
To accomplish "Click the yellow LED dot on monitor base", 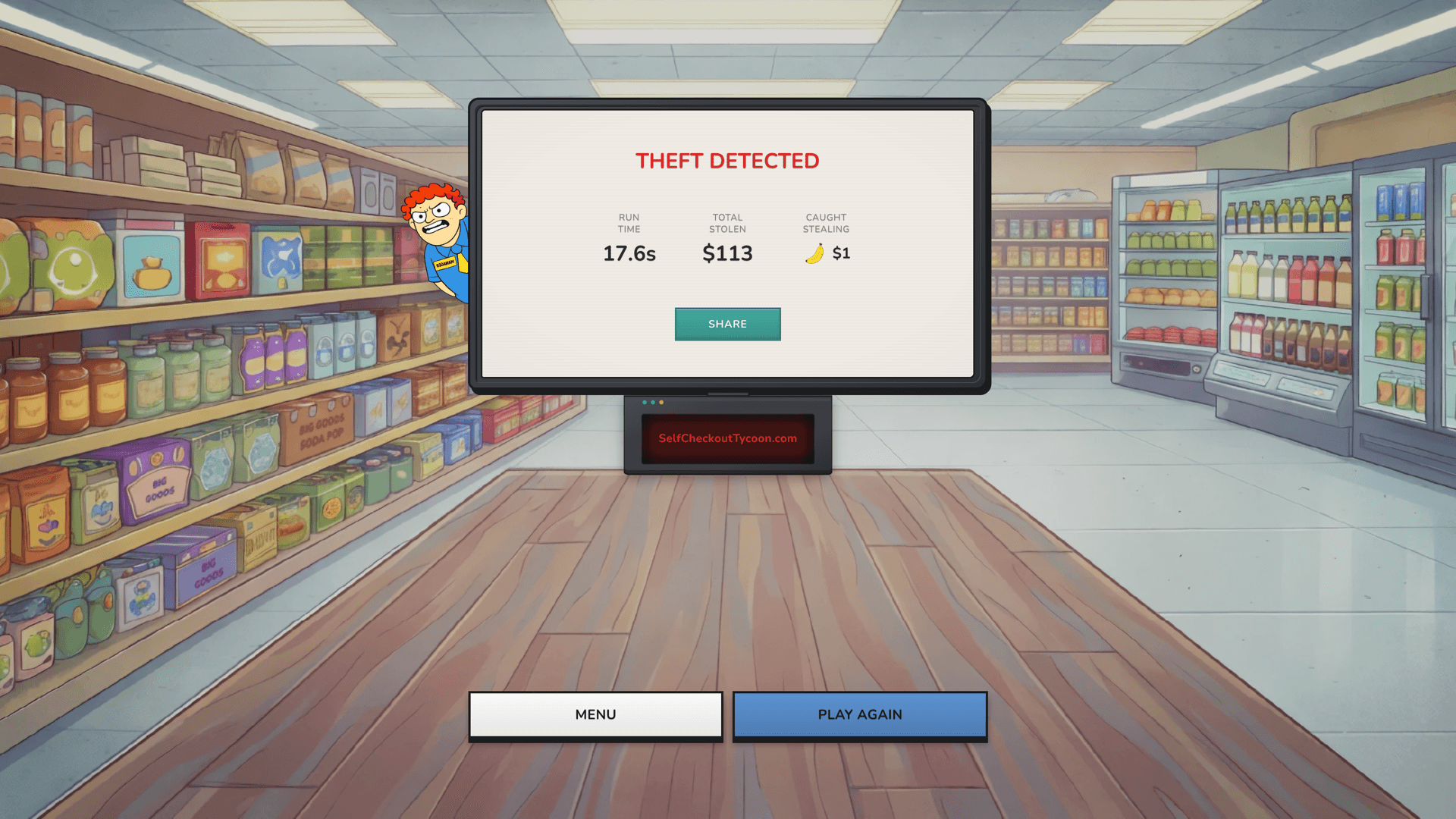I will (661, 402).
